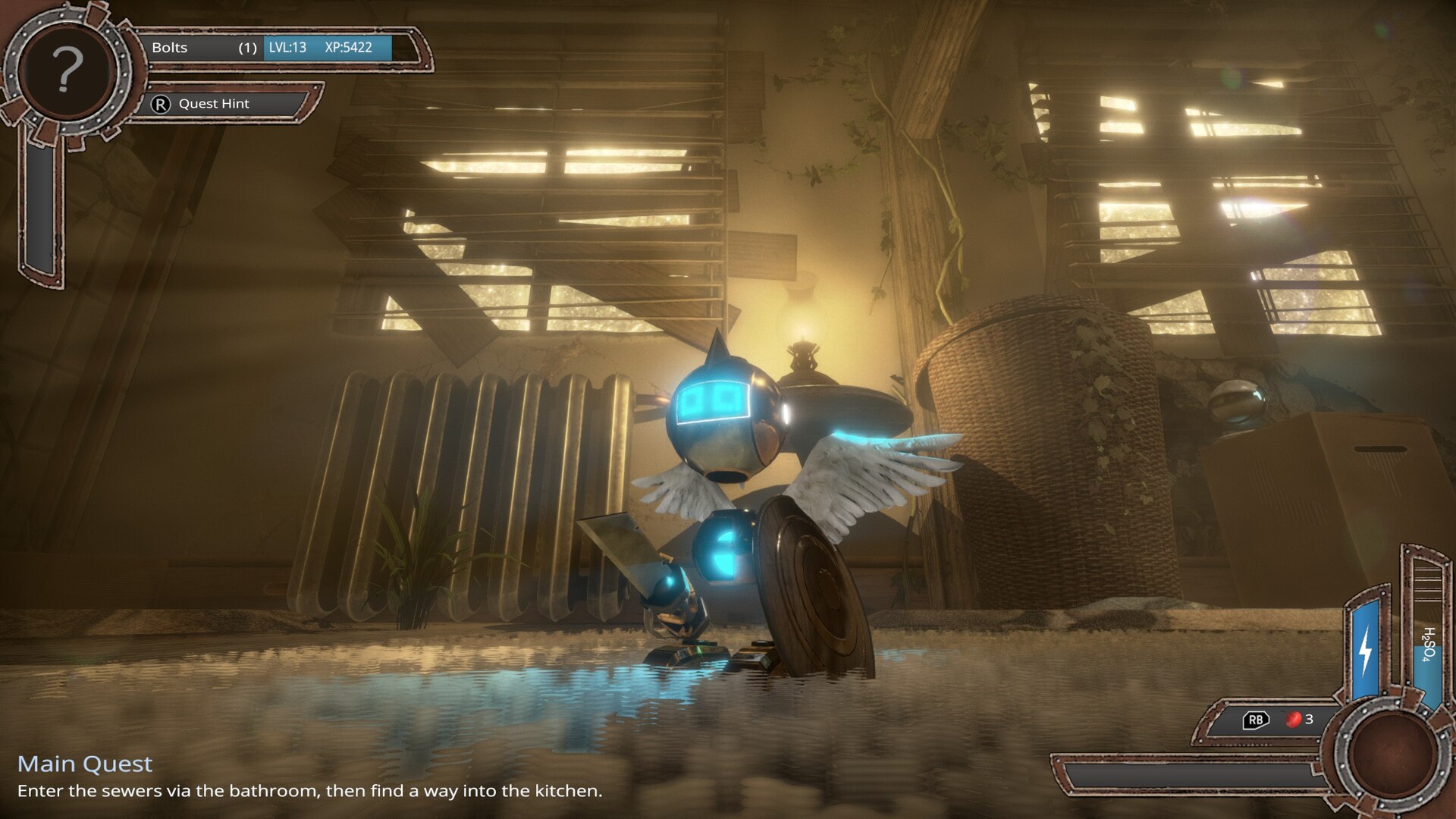Image resolution: width=1456 pixels, height=819 pixels.
Task: Select the red consumable item slot
Action: tap(1293, 719)
